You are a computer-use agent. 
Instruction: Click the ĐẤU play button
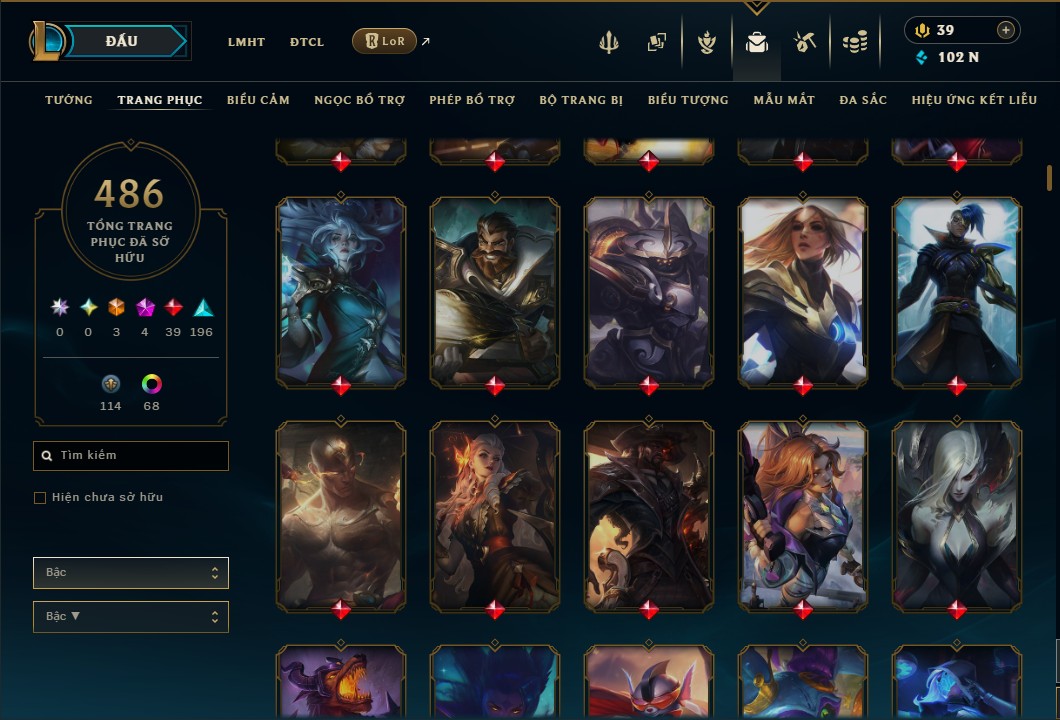point(122,41)
